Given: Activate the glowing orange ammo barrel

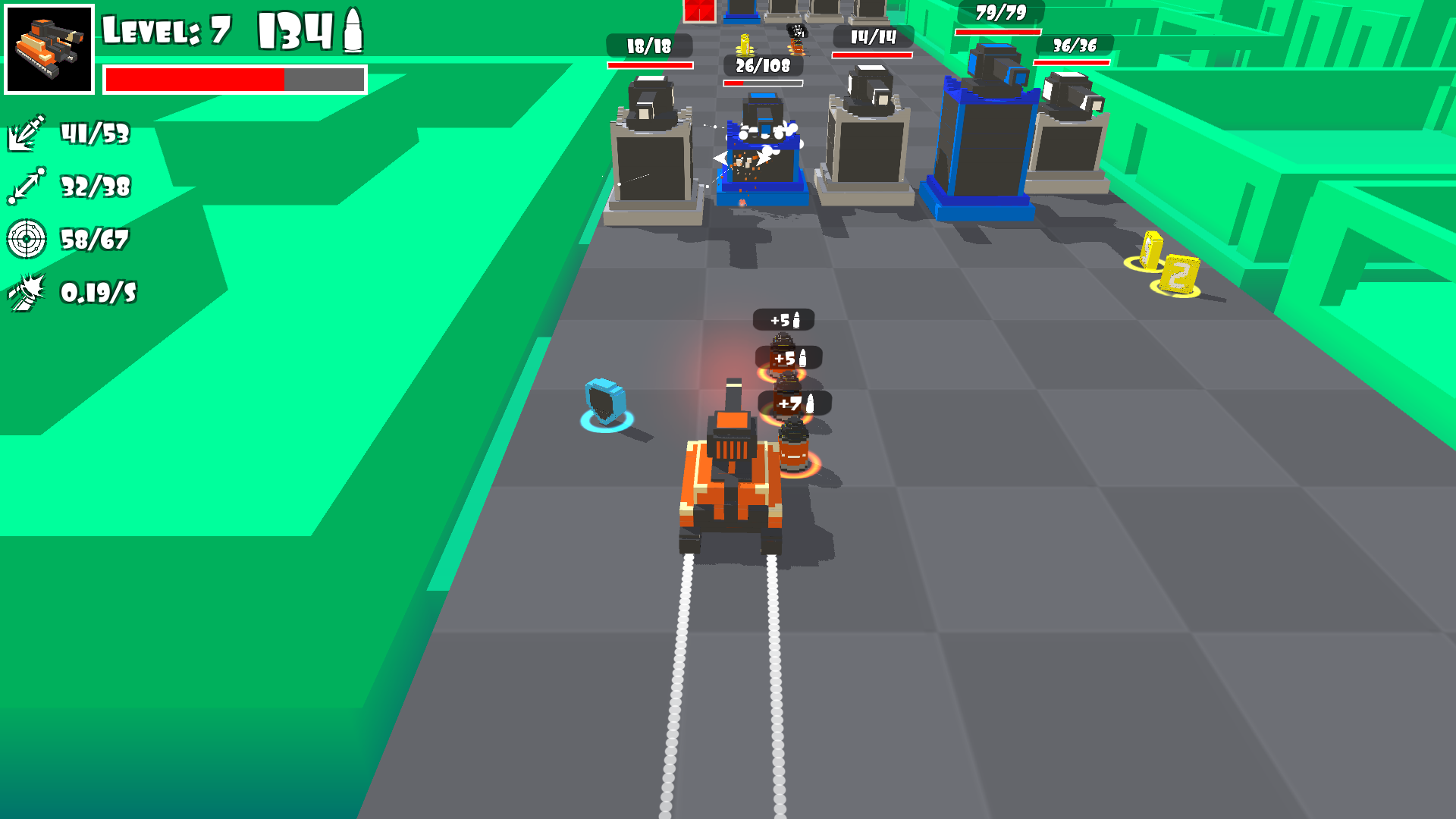Looking at the screenshot, I should coord(794,451).
